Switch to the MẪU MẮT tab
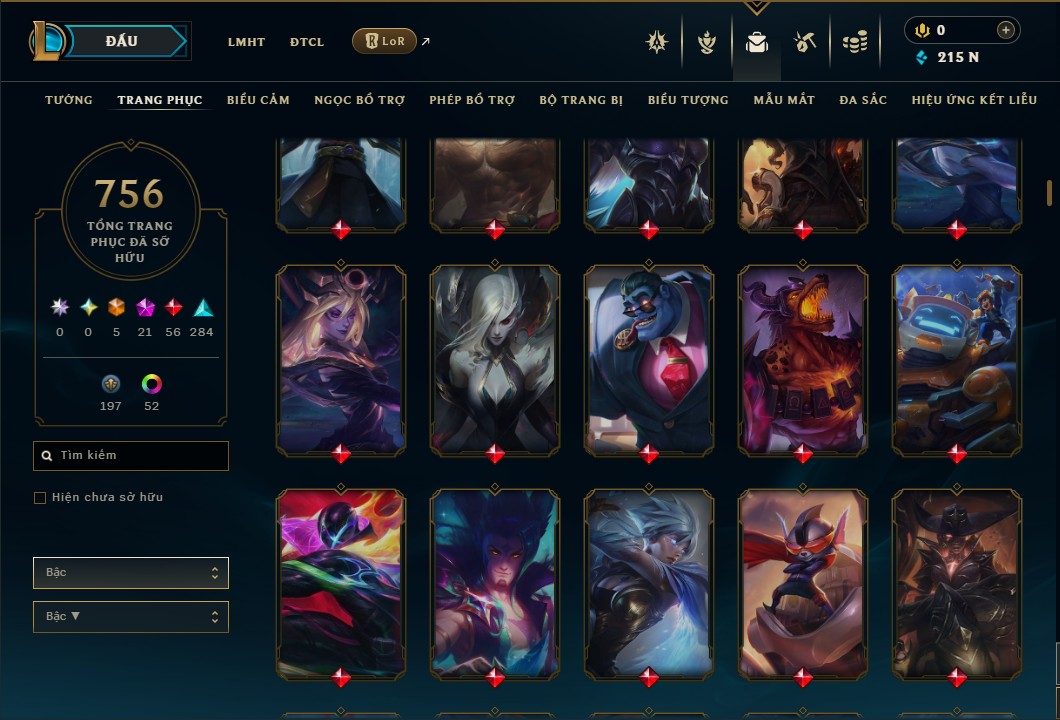The height and width of the screenshot is (720, 1060). (x=784, y=100)
